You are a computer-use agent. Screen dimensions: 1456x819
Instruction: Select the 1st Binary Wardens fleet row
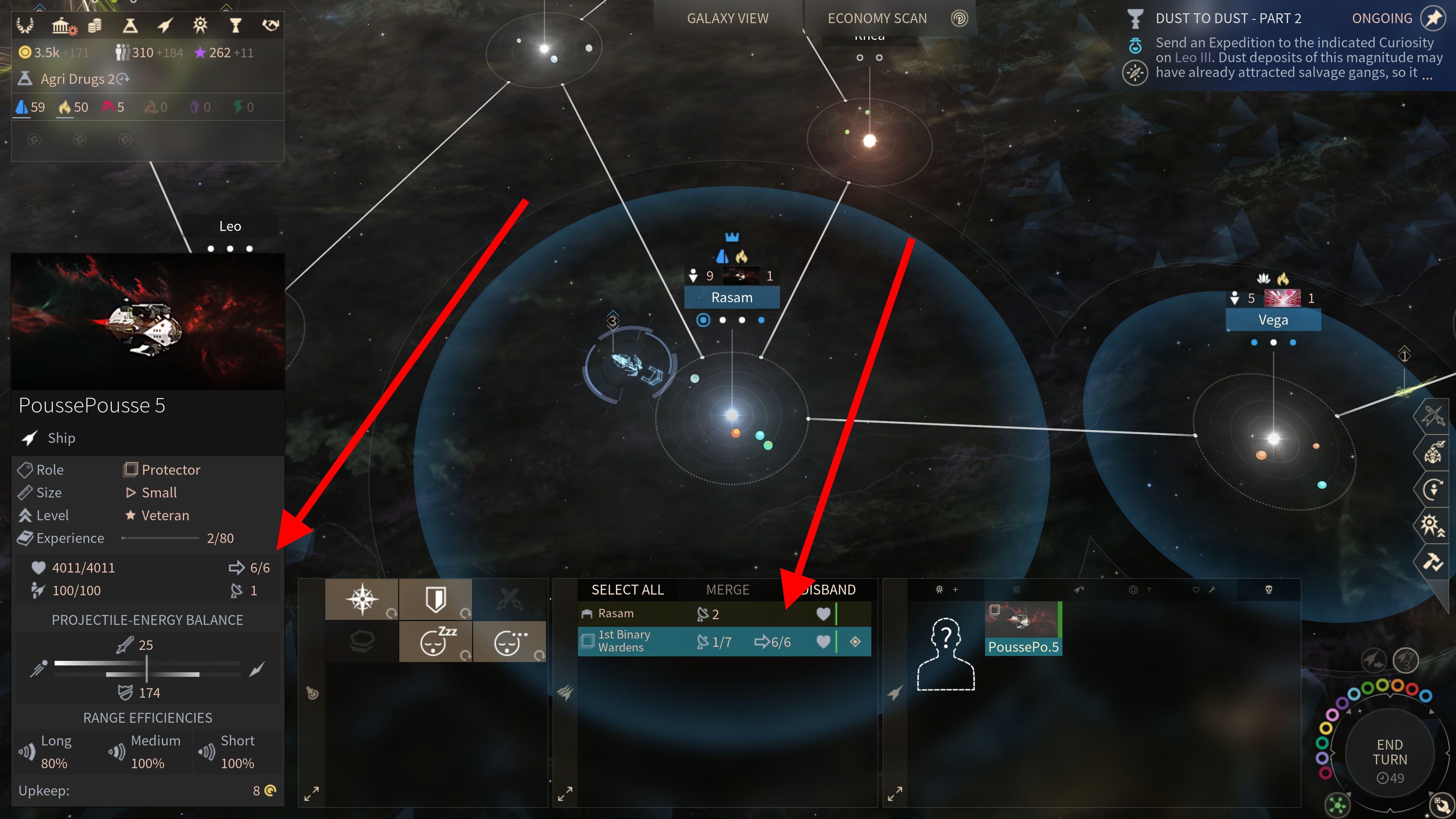coord(695,641)
